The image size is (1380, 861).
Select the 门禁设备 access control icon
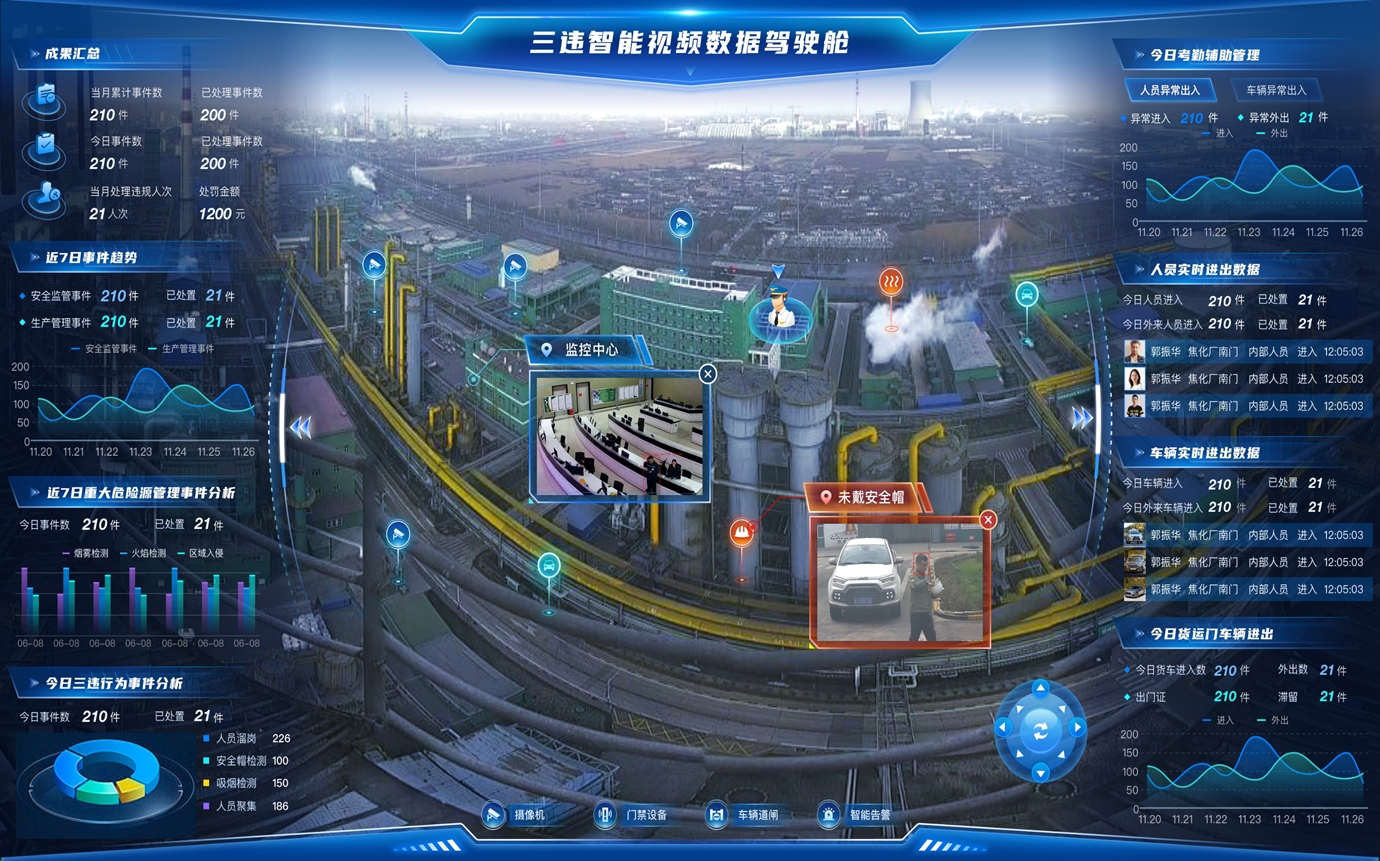click(604, 816)
